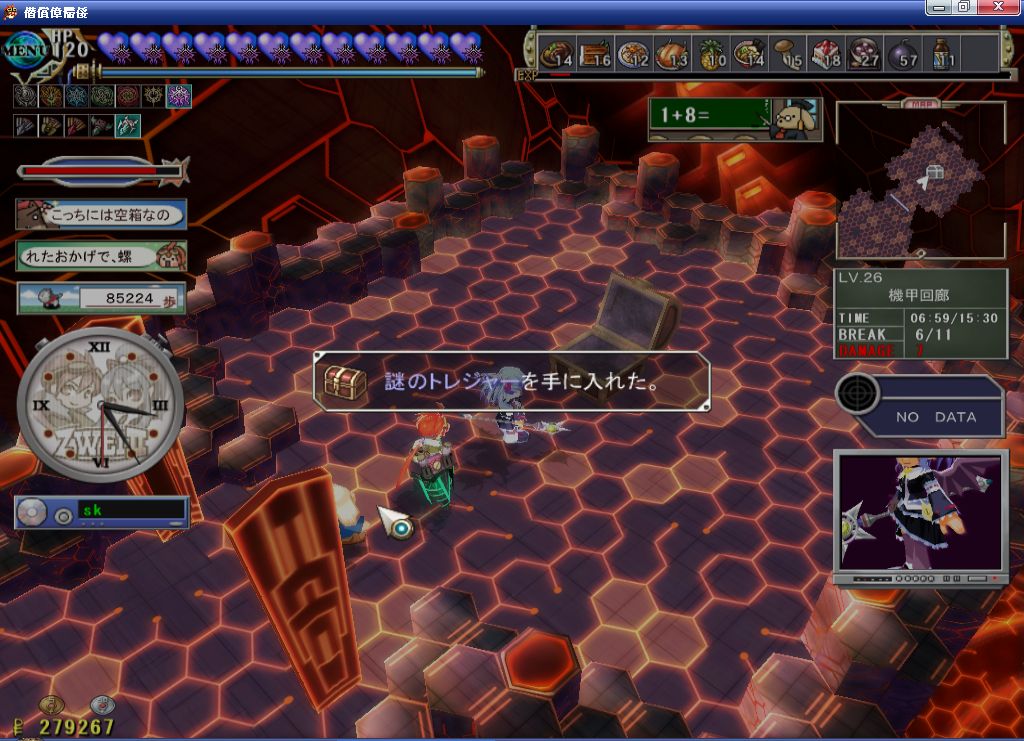
Task: Select the highlighted teal weapon icon
Action: coord(127,125)
